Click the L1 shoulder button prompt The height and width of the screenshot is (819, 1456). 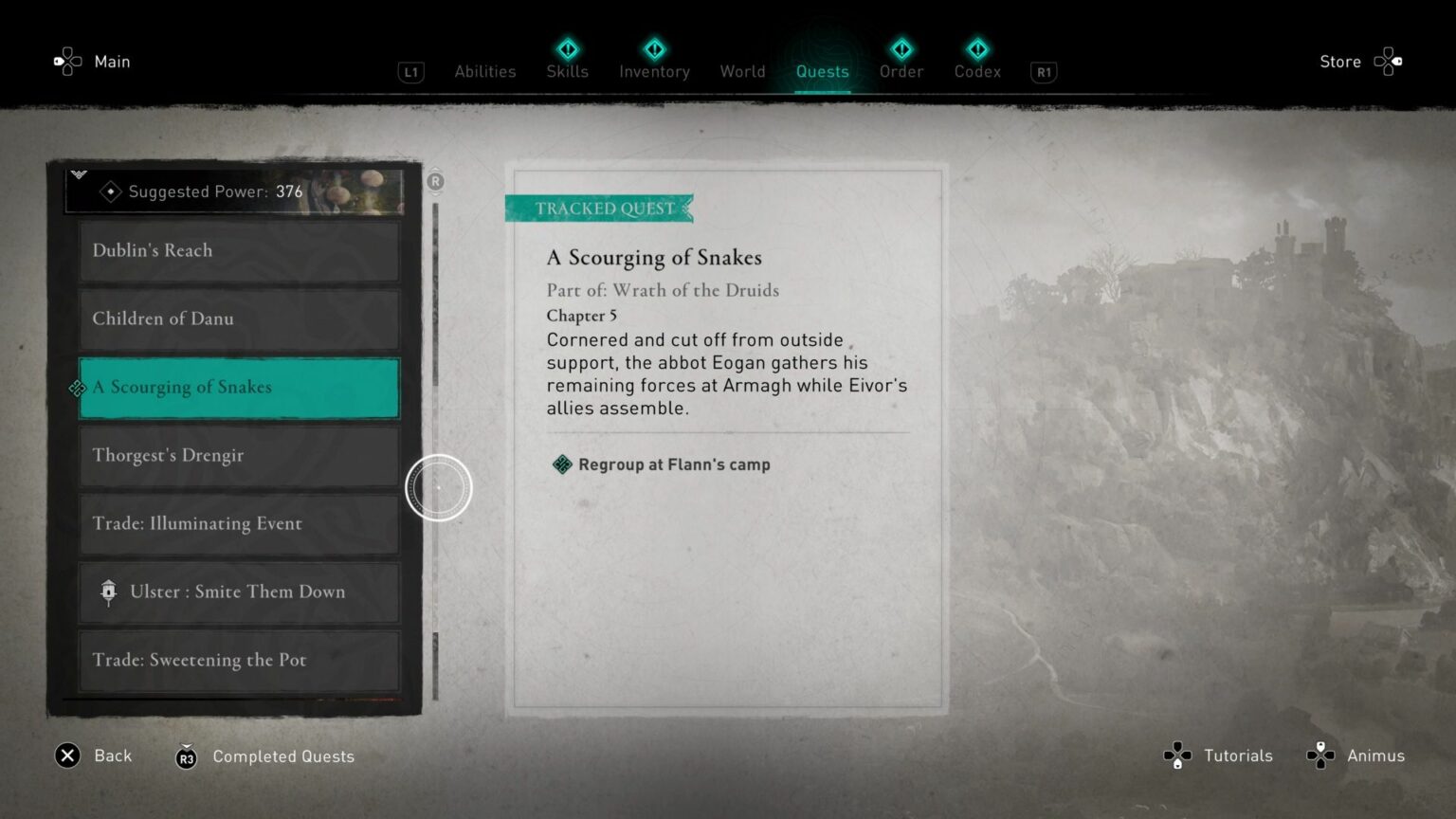(x=410, y=72)
